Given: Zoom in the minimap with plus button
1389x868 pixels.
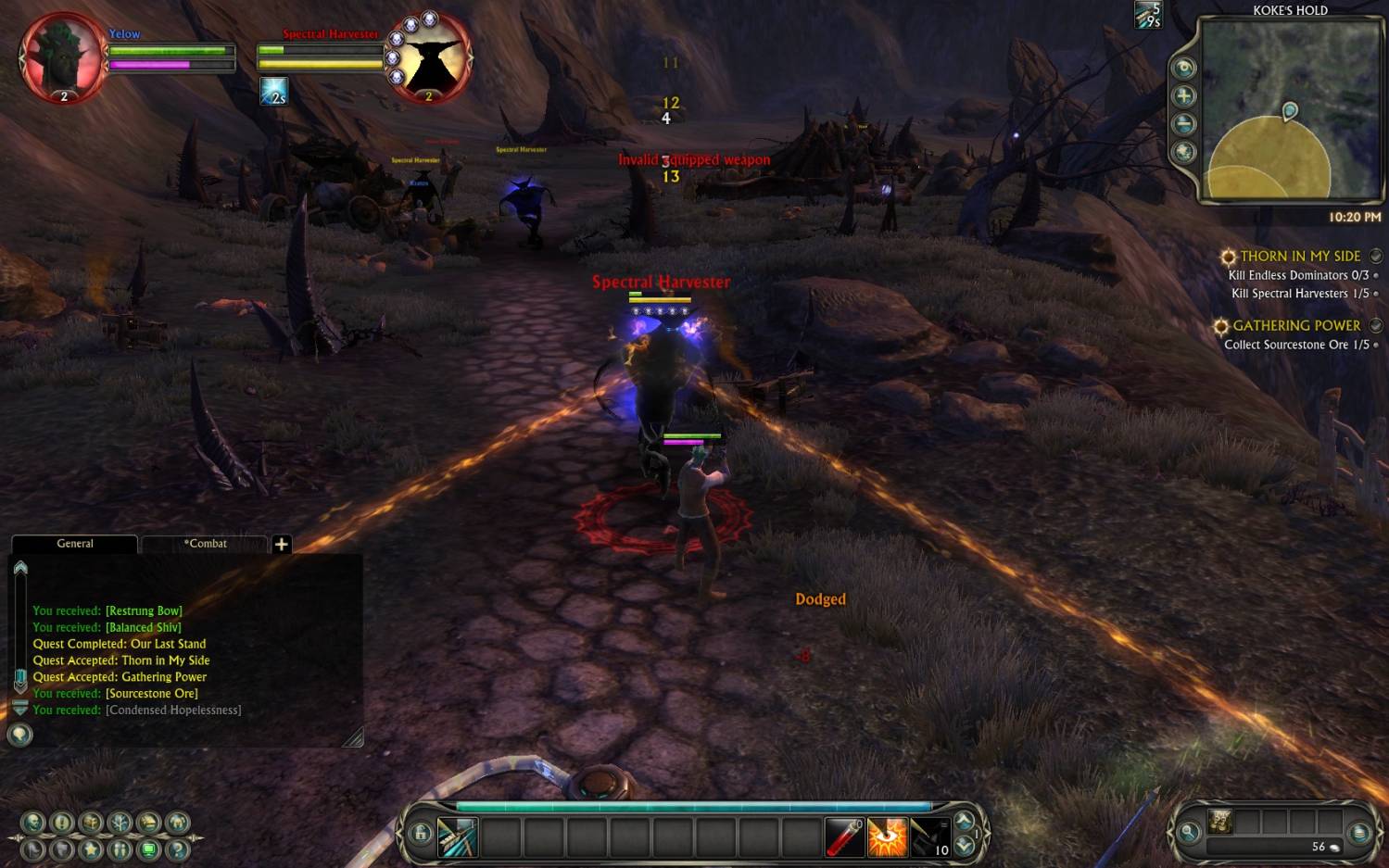Looking at the screenshot, I should pos(1183,96).
